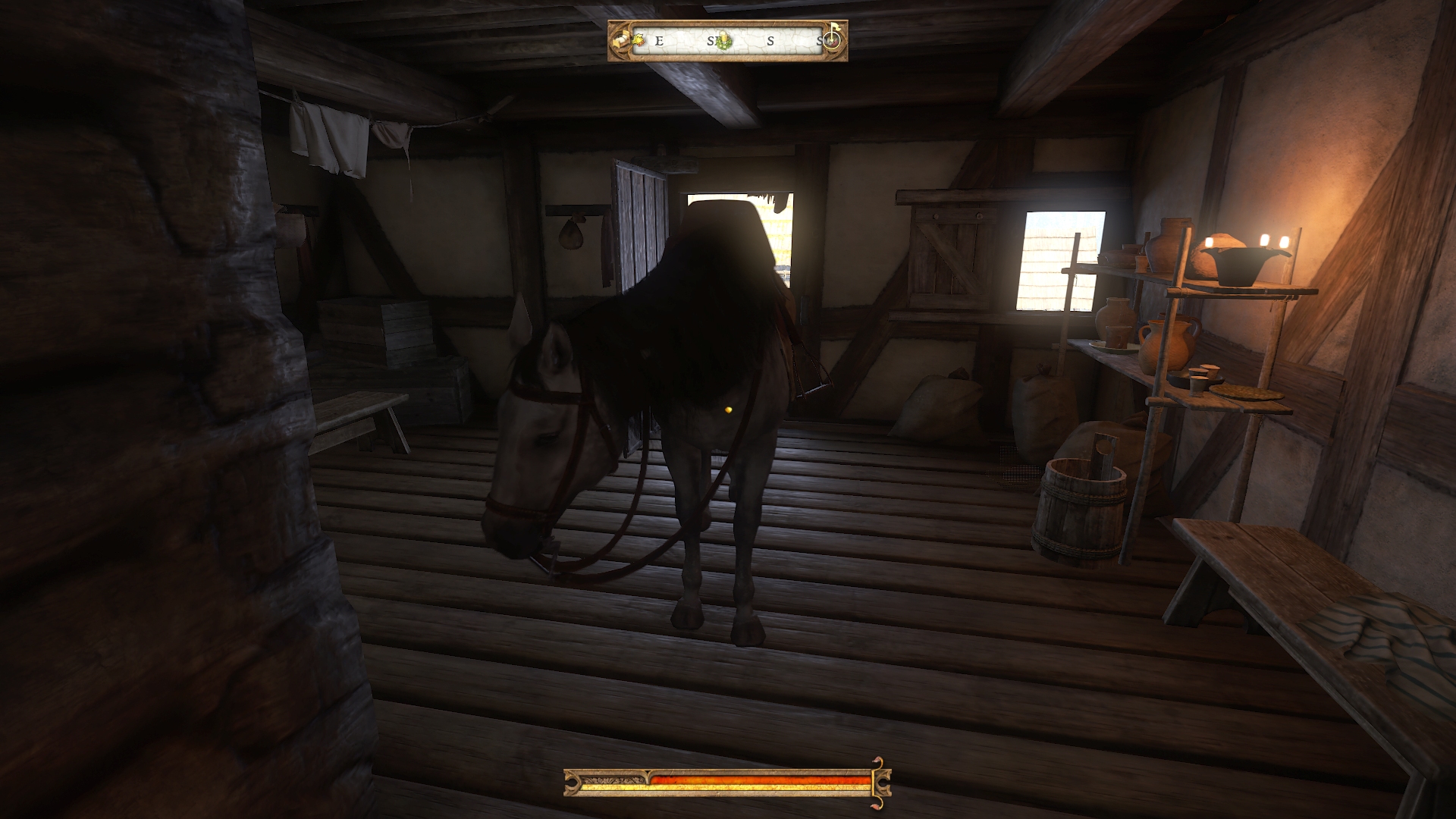Select the yellow lion shield compass marker
The width and height of the screenshot is (1456, 819).
click(639, 39)
